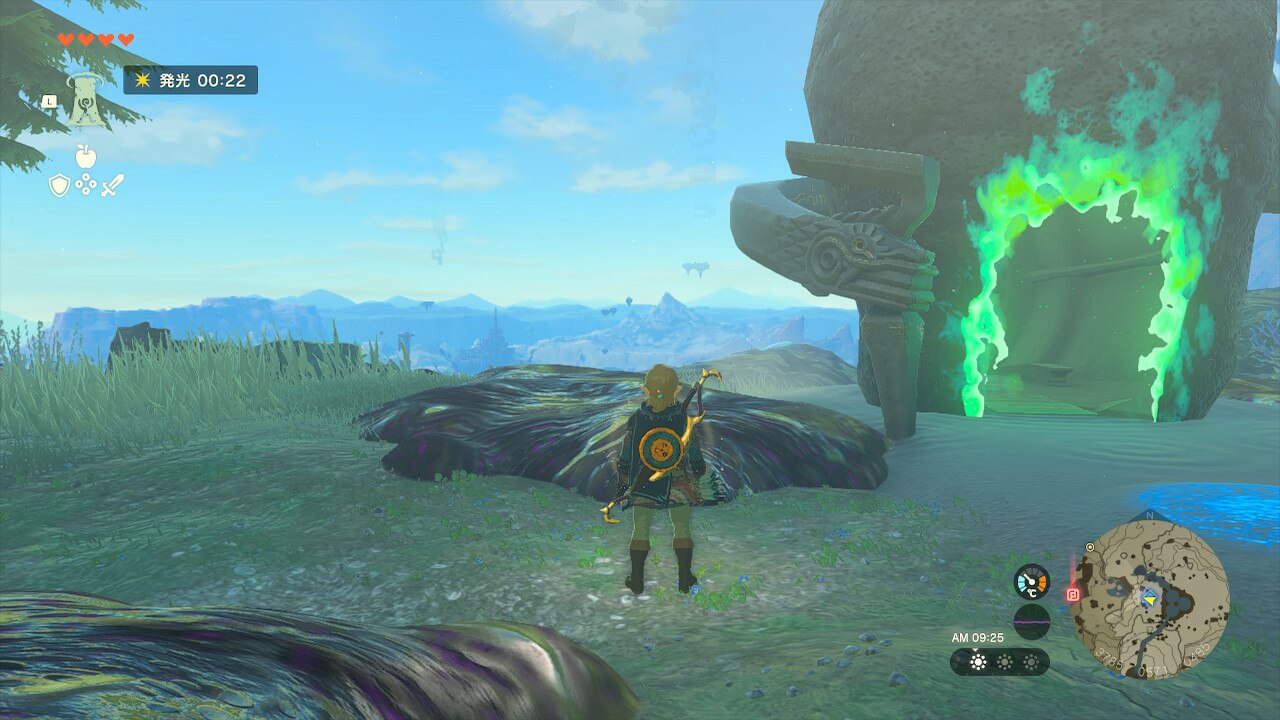Click the temperature gauge dial
This screenshot has height=720, width=1280.
1031,582
